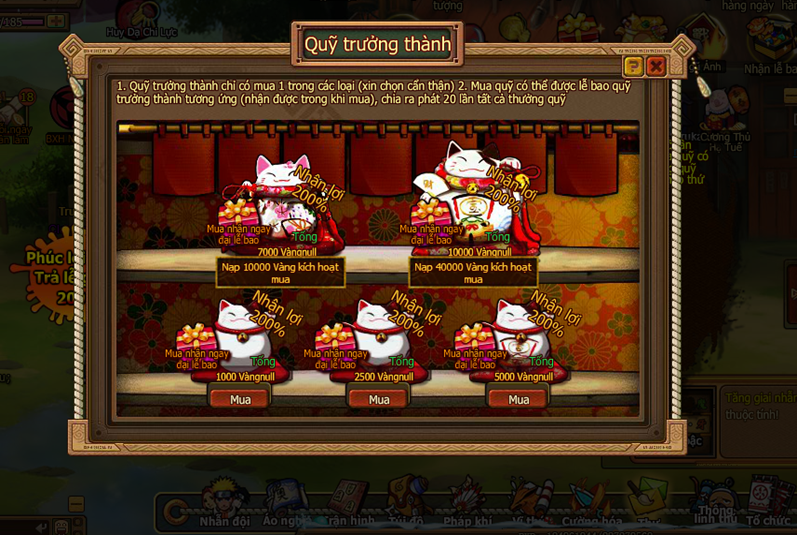Open the Túi đồ bag
Image resolution: width=797 pixels, height=535 pixels.
(406, 502)
